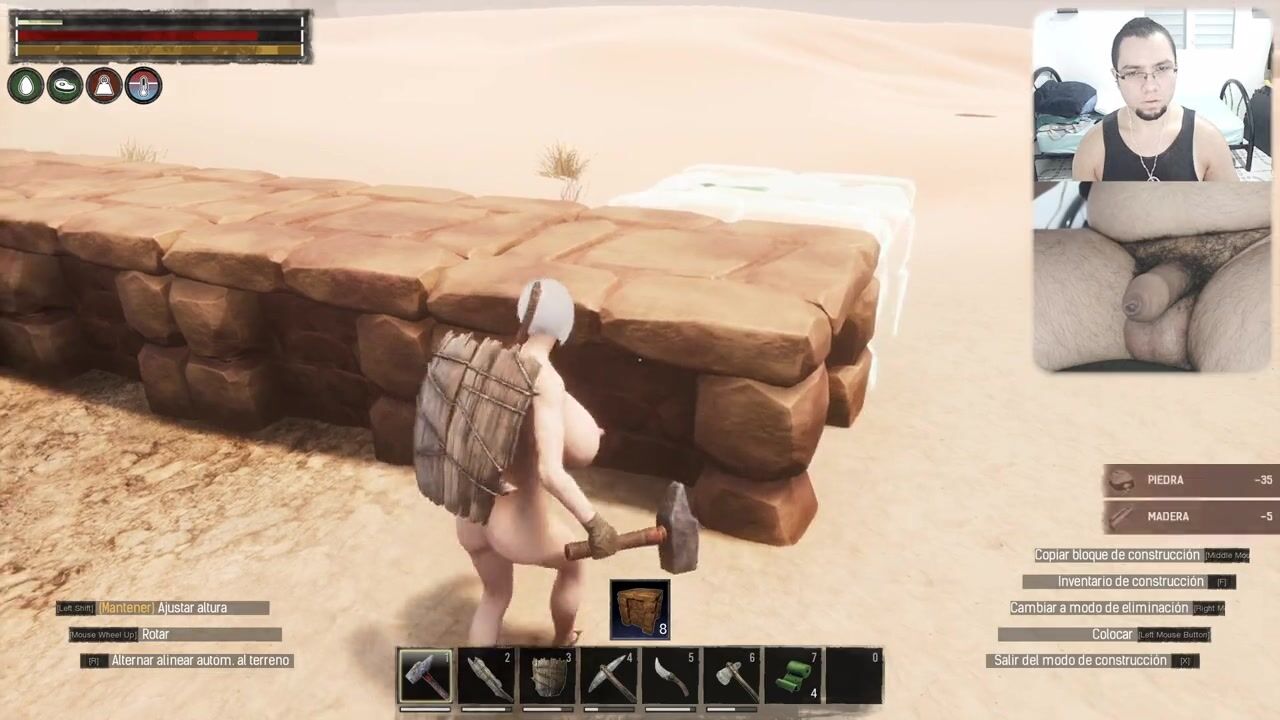Screen dimensions: 1280x720
Task: Inspect the weight encumbrance status icon
Action: (104, 86)
